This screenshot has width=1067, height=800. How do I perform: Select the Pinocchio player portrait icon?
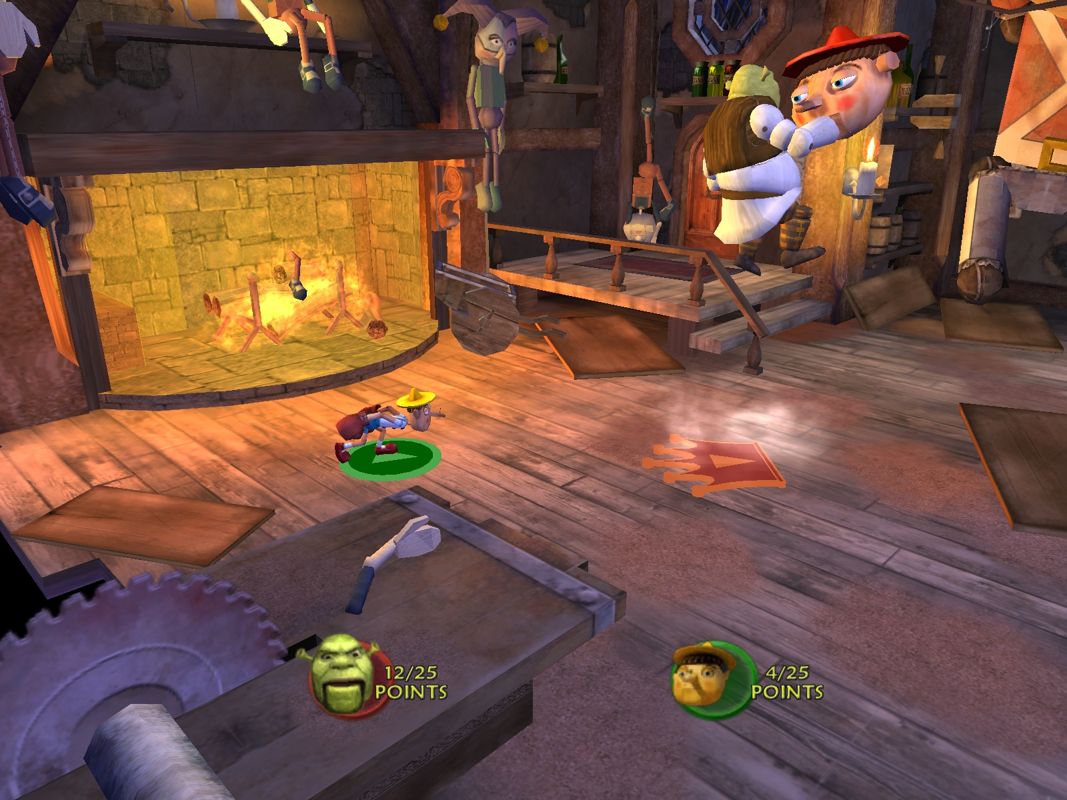tap(709, 679)
